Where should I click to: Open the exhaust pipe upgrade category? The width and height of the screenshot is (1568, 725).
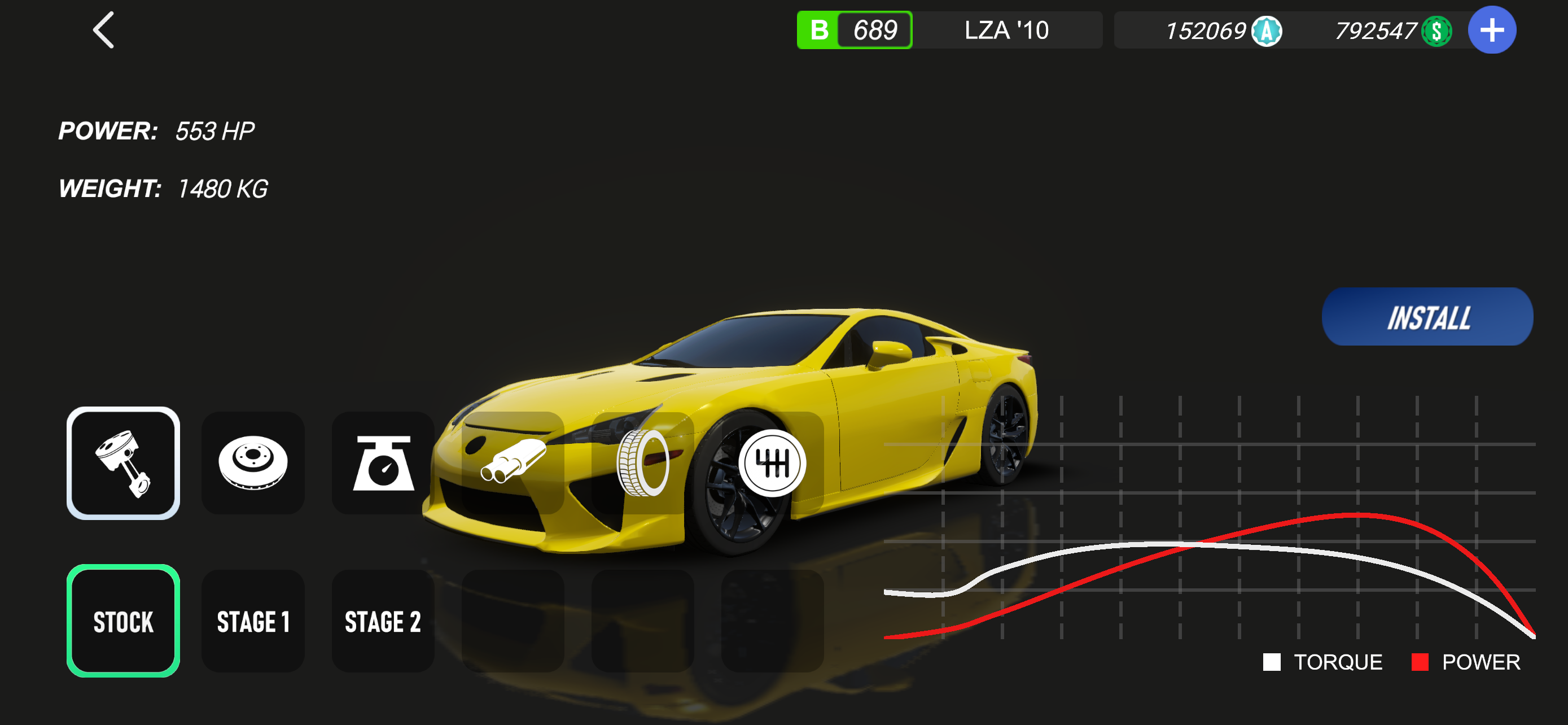[513, 463]
